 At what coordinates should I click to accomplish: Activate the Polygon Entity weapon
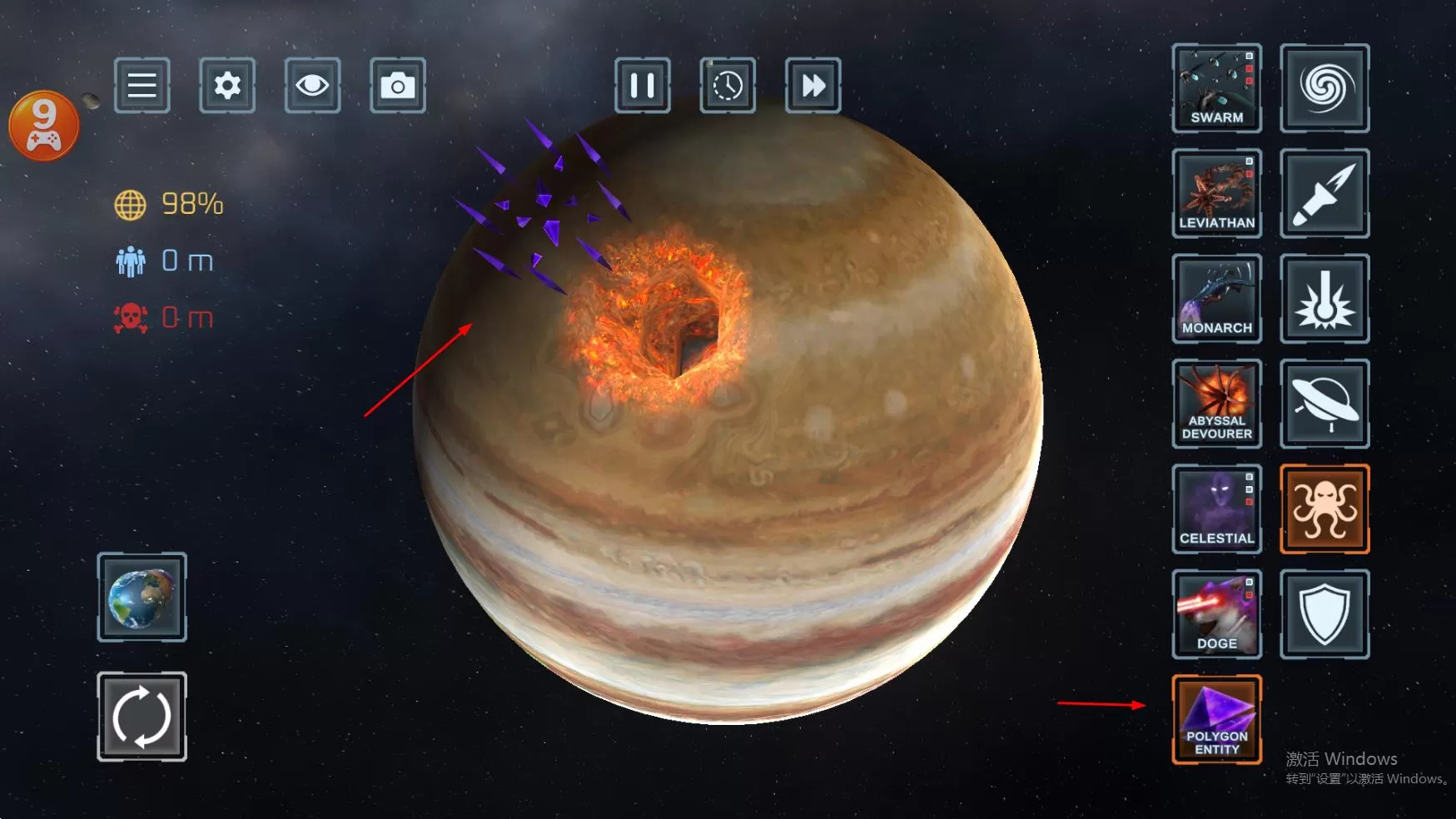1216,719
